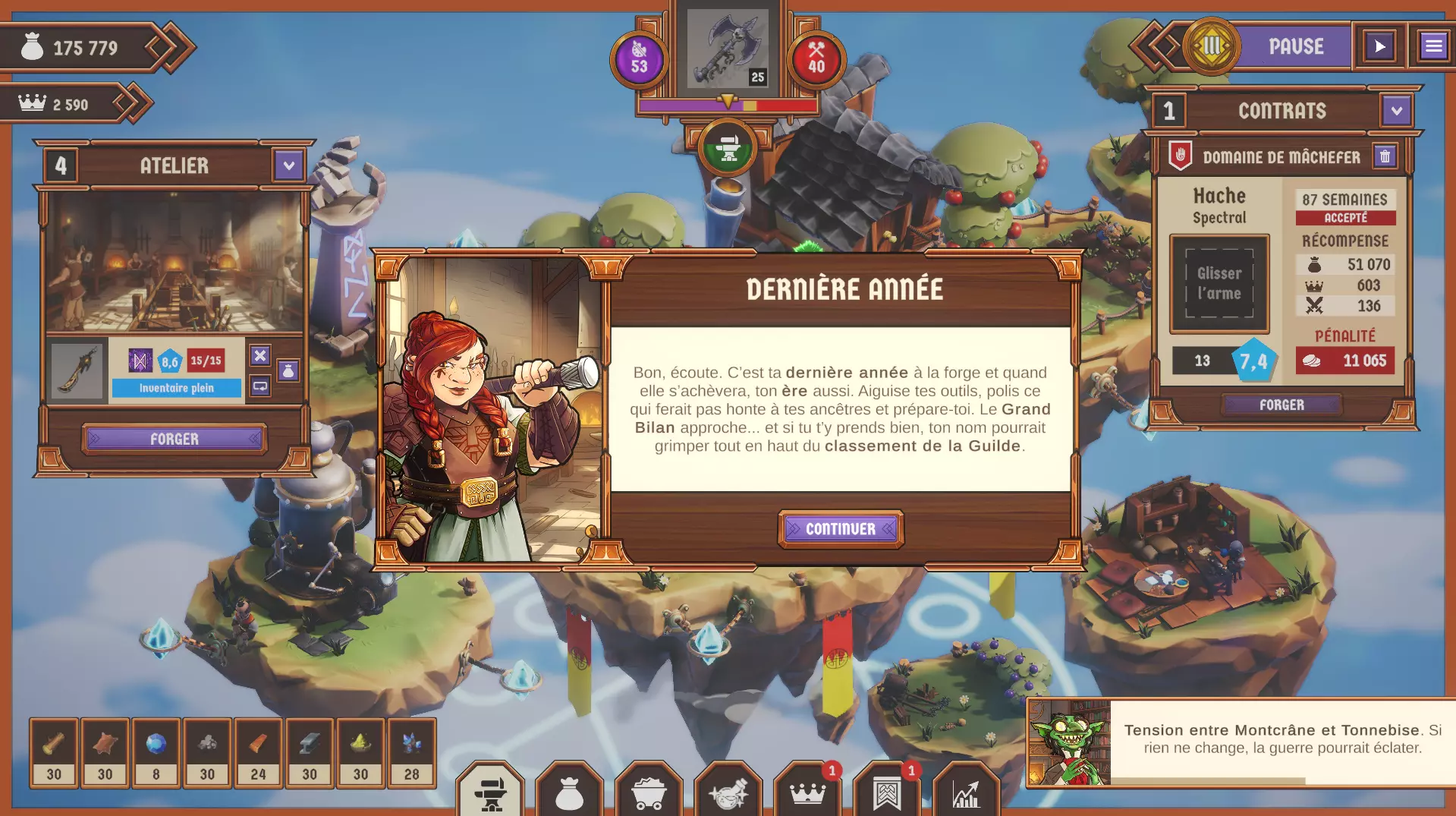This screenshot has height=816, width=1456.
Task: Click the play speed arrow button
Action: tap(1379, 47)
